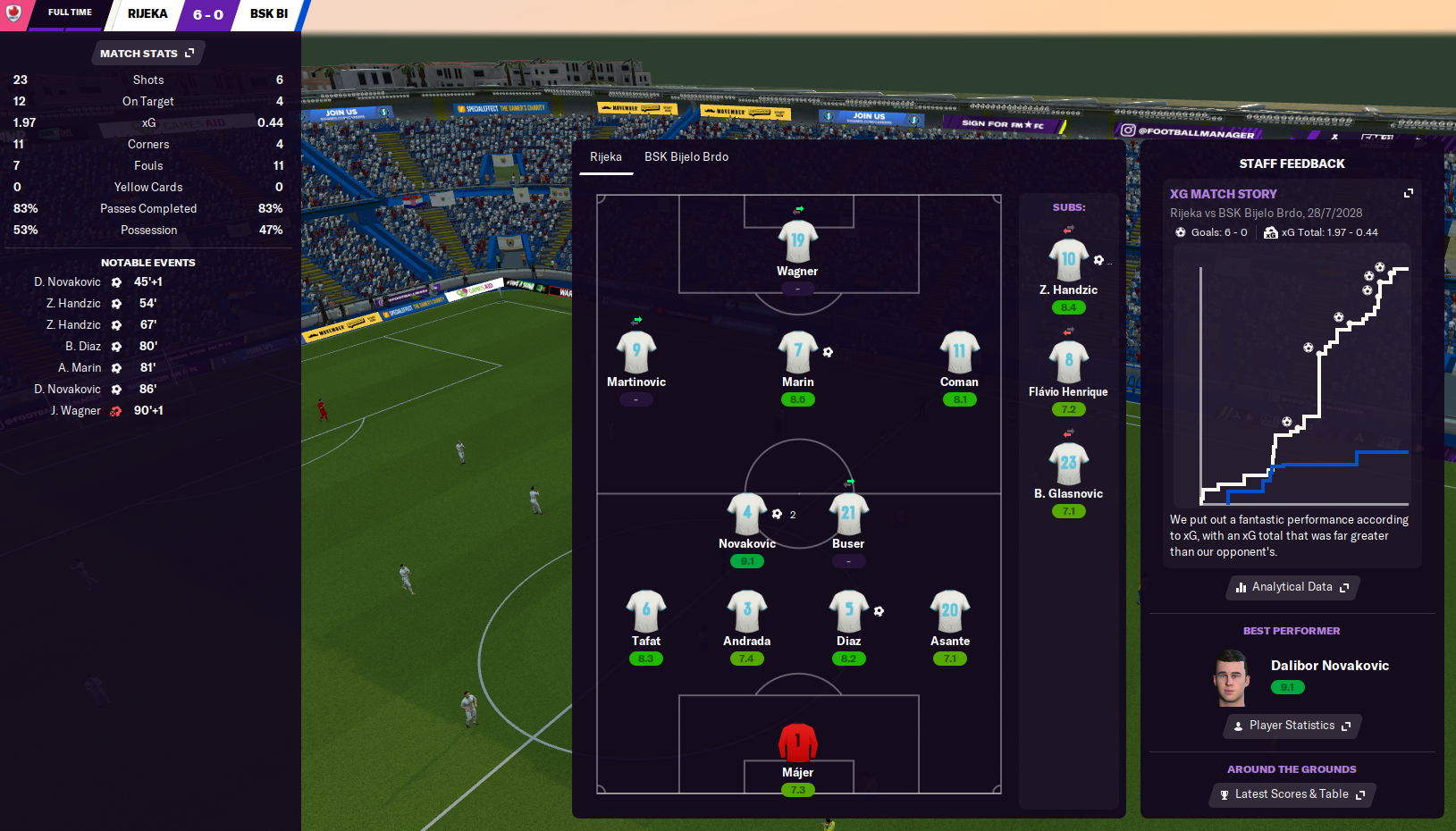This screenshot has width=1456, height=831.
Task: Select substitute B. Glasnovic's shirt
Action: tap(1068, 463)
